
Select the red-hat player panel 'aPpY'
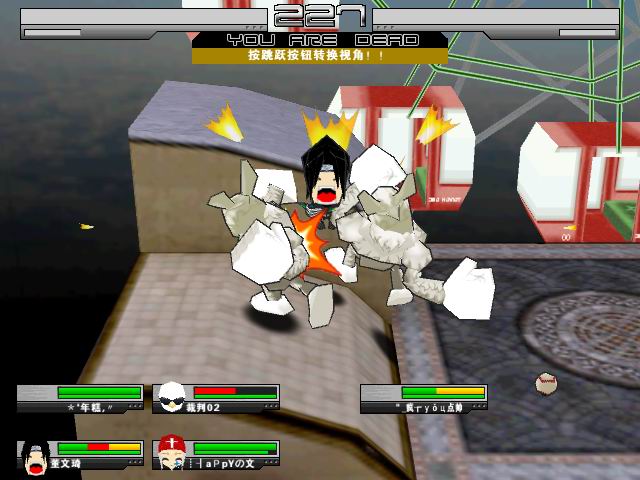coord(216,455)
